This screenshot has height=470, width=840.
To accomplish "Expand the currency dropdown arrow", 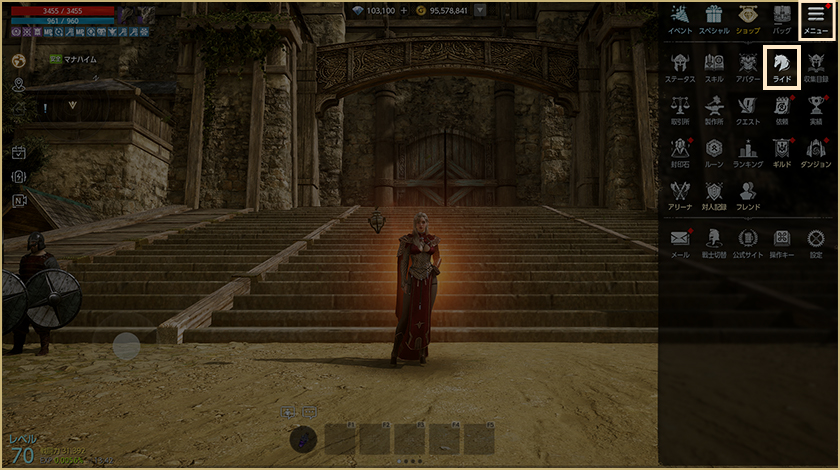I will pyautogui.click(x=480, y=10).
